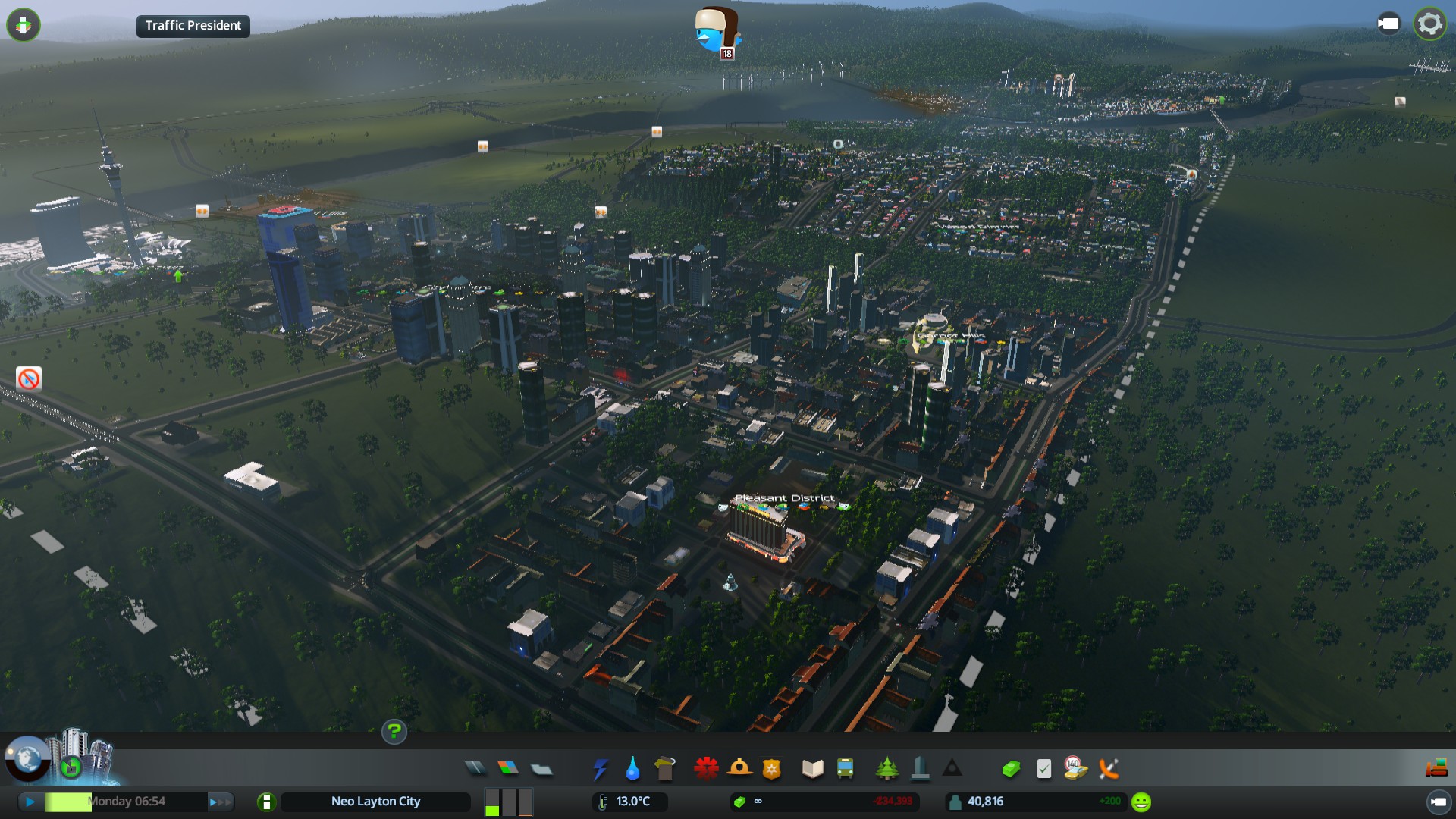Open the Electricity lightning bolt menu
The image size is (1456, 819).
tap(600, 769)
